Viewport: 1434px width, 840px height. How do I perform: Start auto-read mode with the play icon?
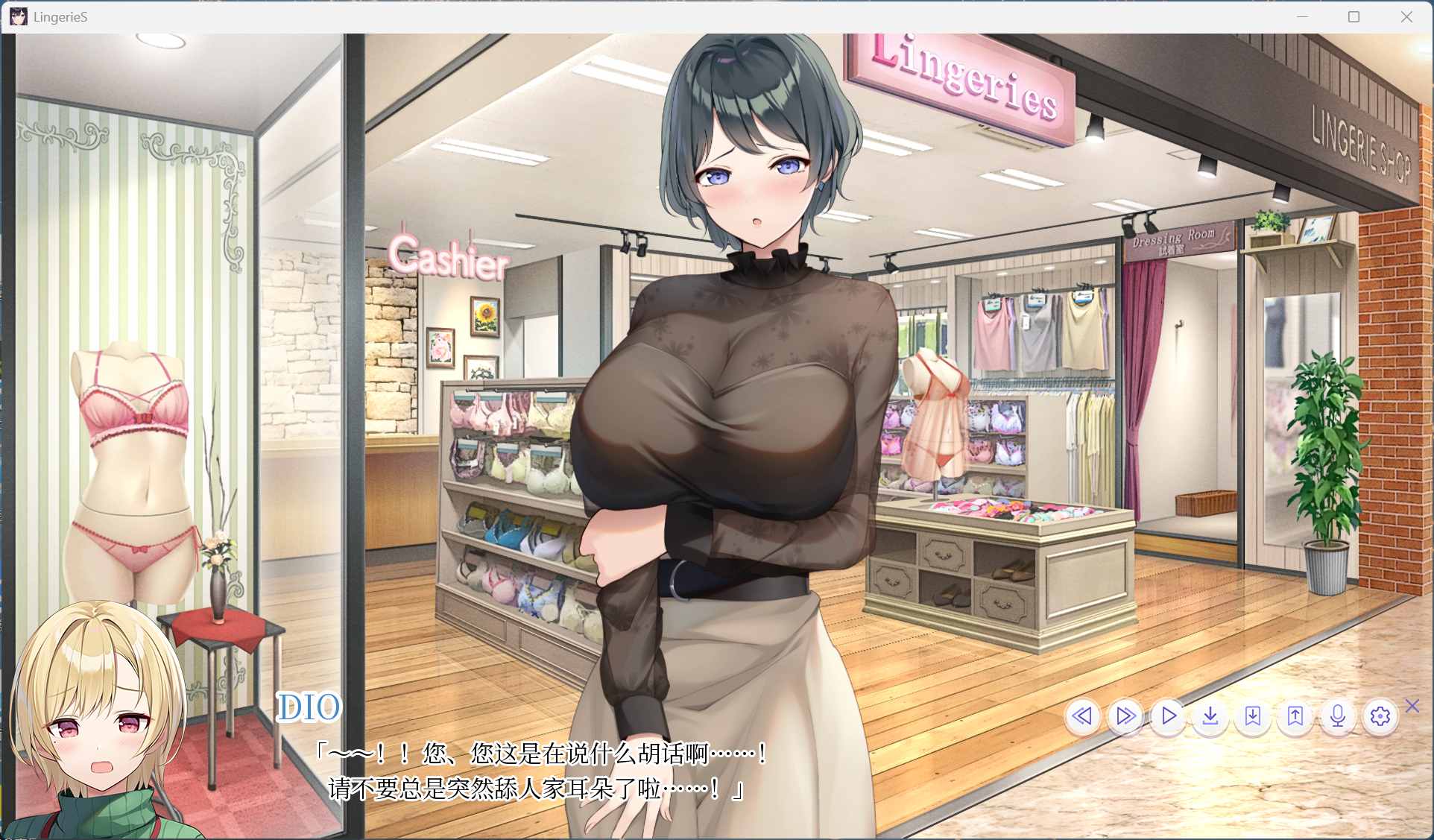tap(1168, 717)
